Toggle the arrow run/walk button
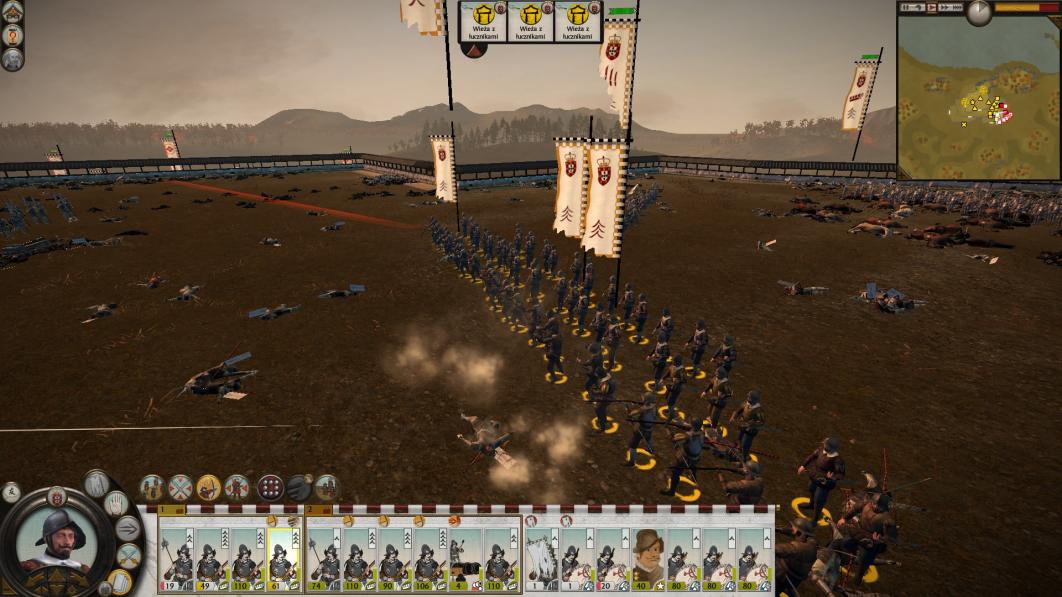 coord(129,529)
